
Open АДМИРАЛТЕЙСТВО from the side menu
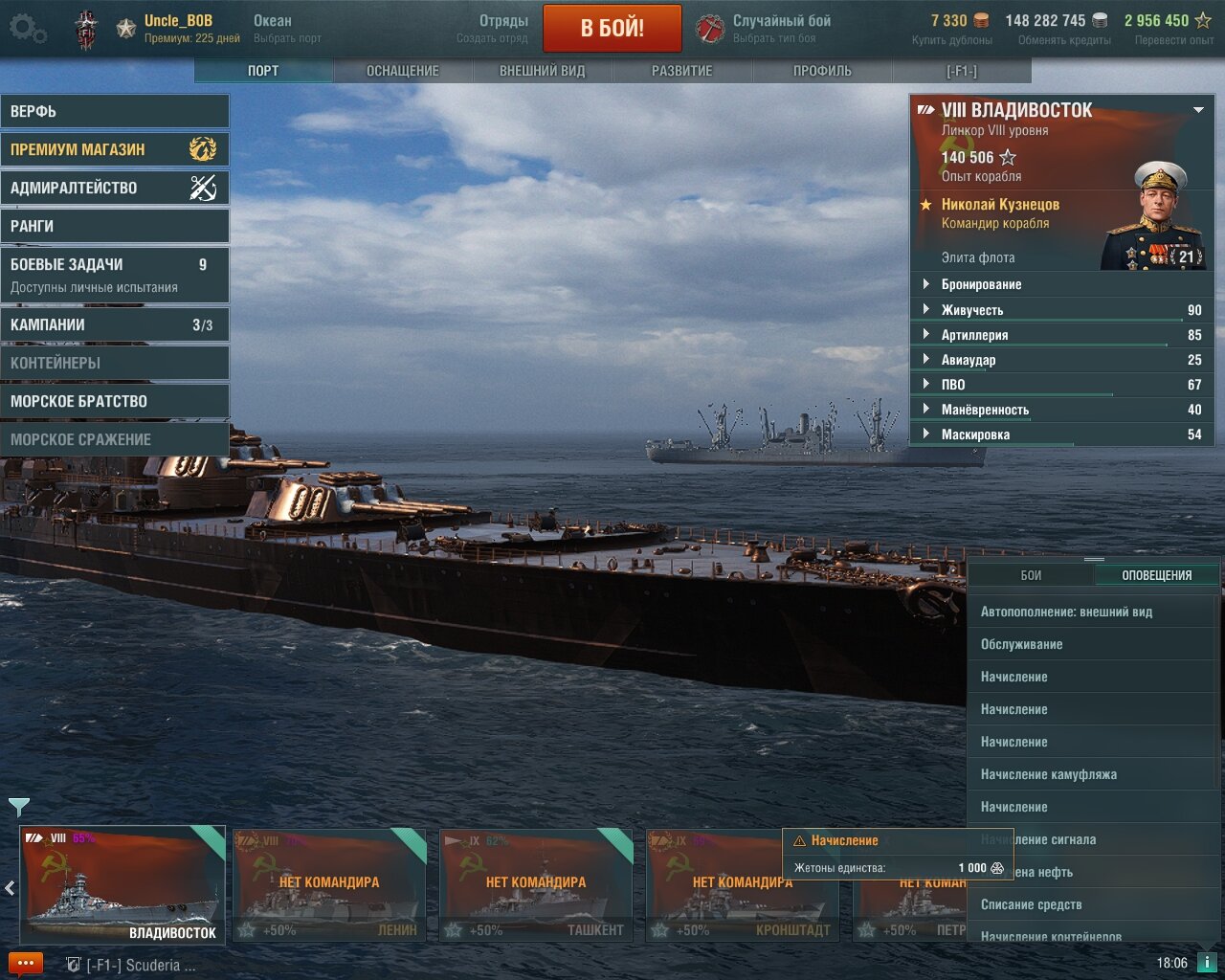(x=114, y=188)
